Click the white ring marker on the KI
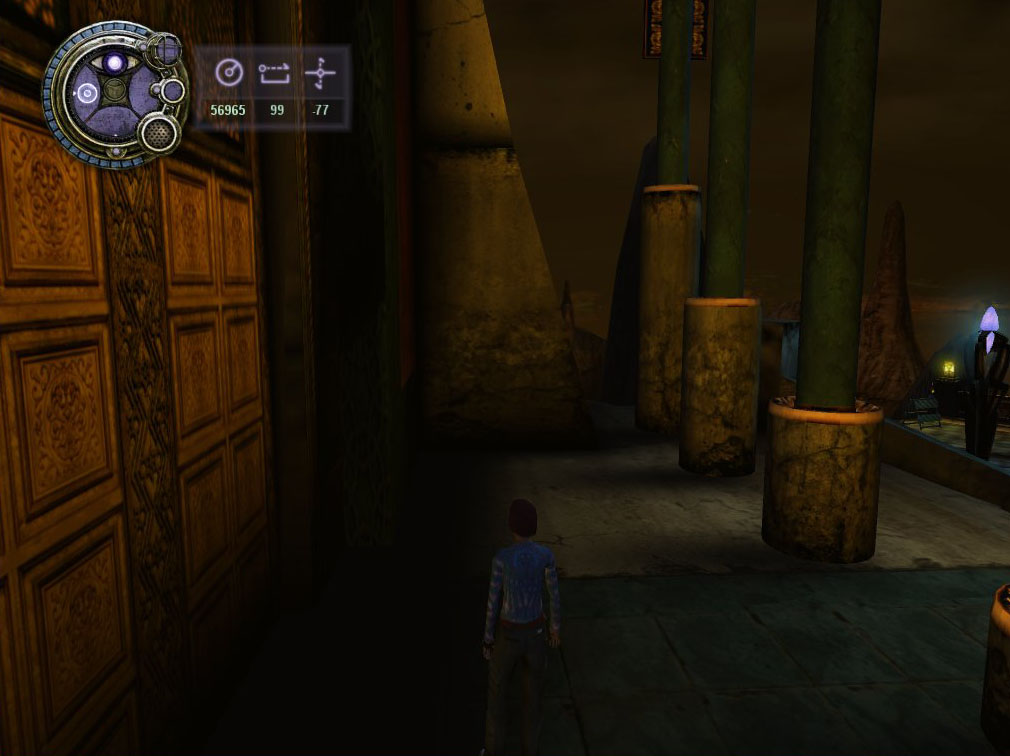 pos(86,95)
